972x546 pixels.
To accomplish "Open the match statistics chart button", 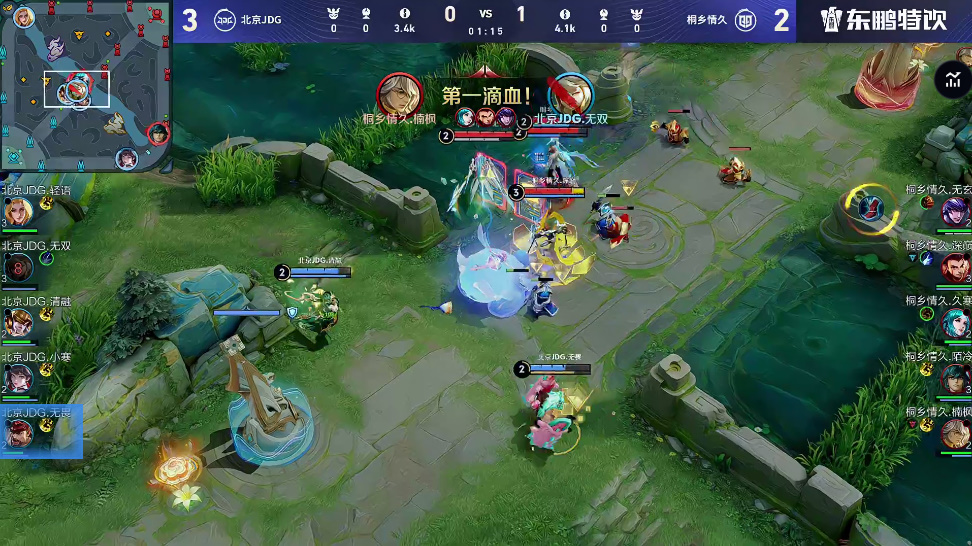I will pos(948,81).
